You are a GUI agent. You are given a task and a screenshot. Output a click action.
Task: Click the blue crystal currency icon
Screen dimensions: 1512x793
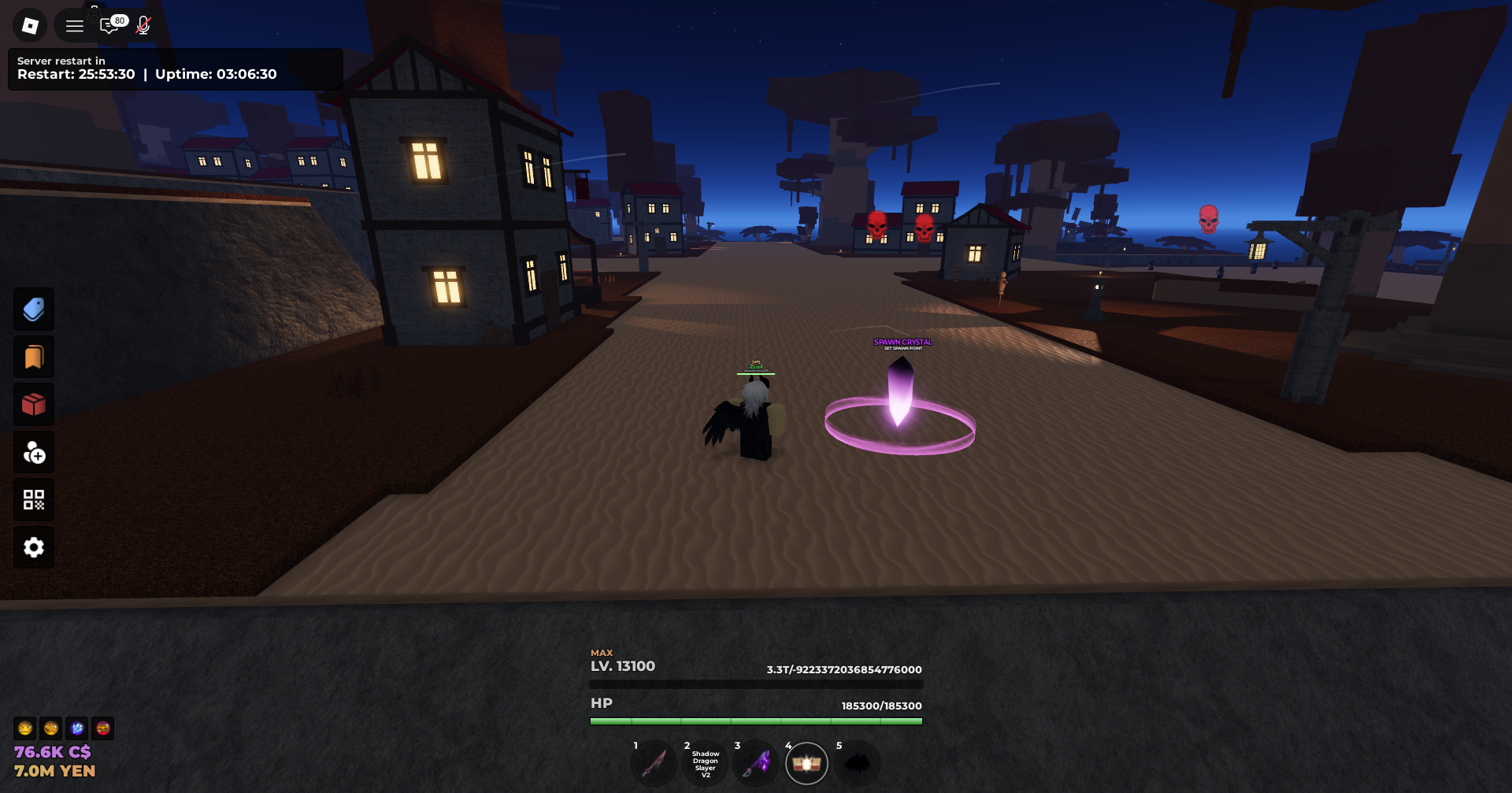click(x=76, y=728)
